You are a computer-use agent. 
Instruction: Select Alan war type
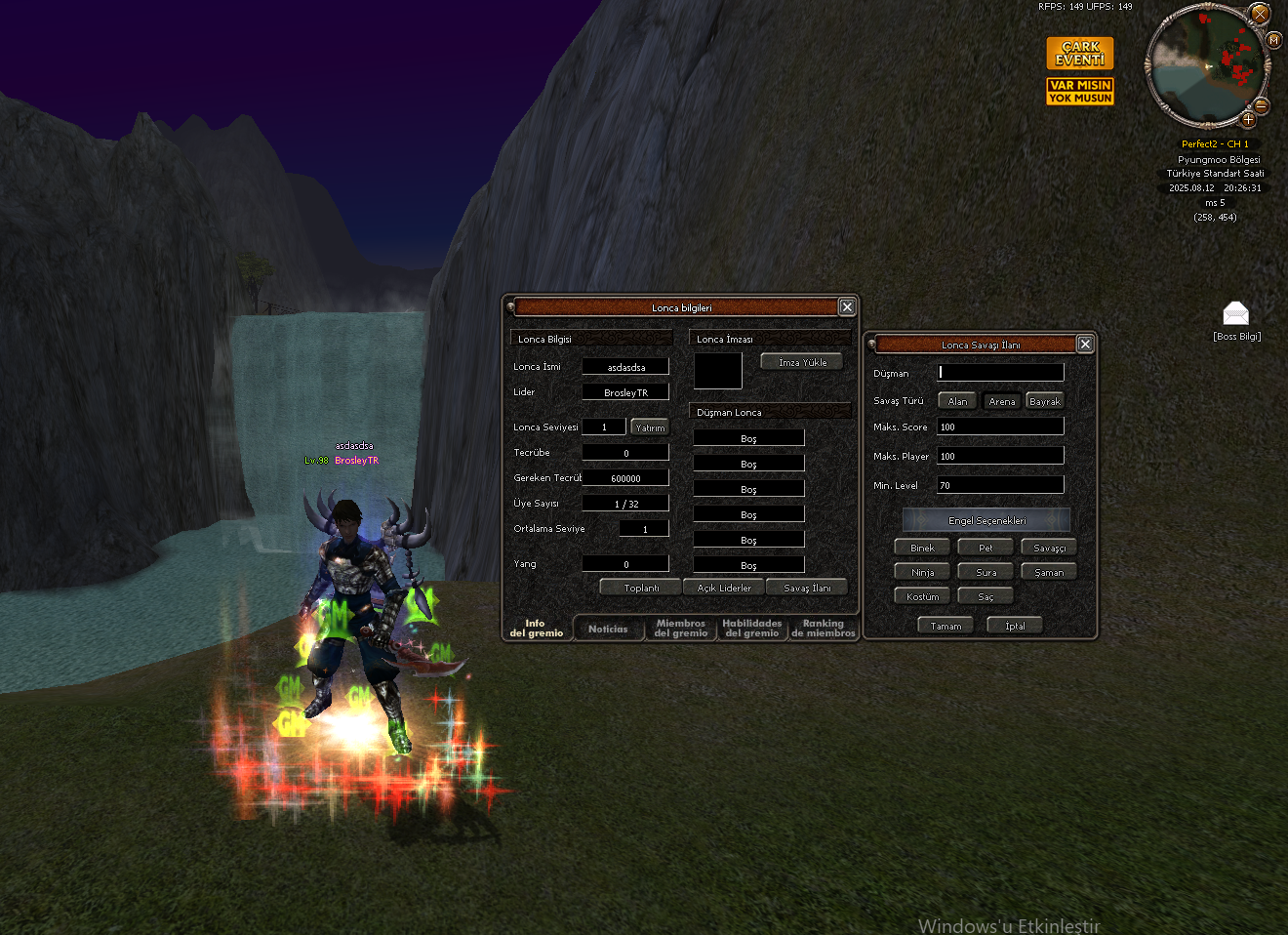[x=958, y=401]
